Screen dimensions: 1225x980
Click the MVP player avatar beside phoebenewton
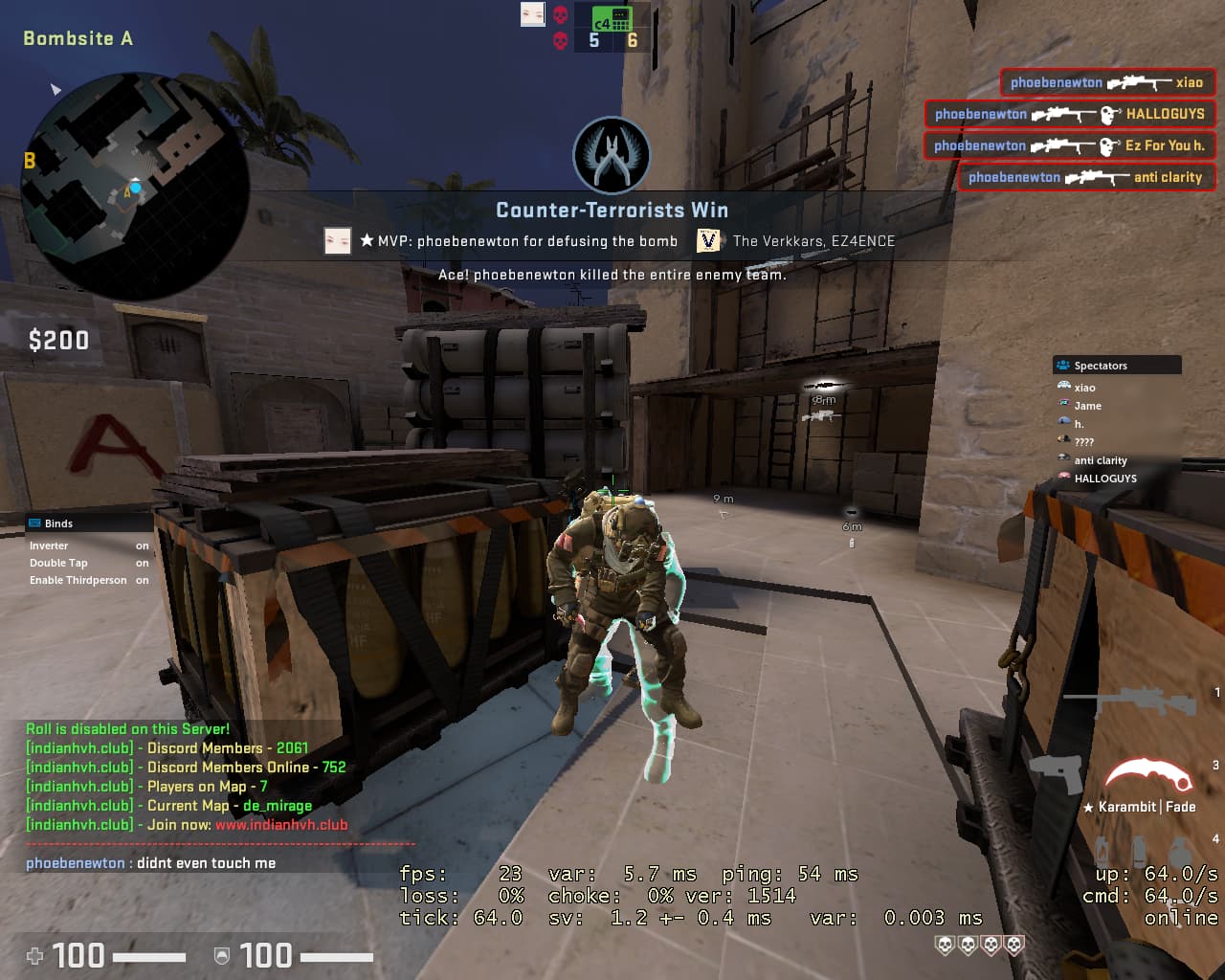point(338,241)
